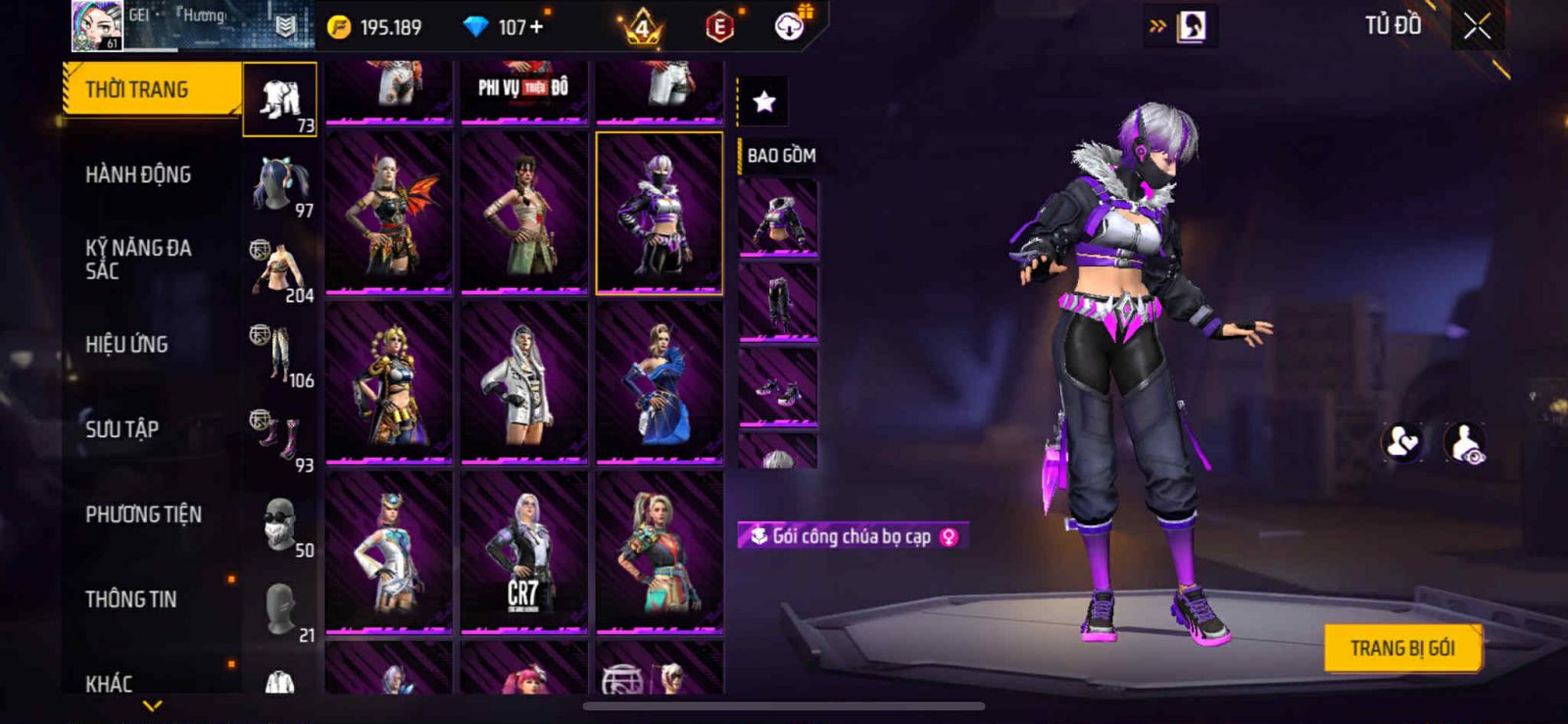Image resolution: width=1568 pixels, height=724 pixels.
Task: Open the player profile avatar
Action: (x=96, y=26)
